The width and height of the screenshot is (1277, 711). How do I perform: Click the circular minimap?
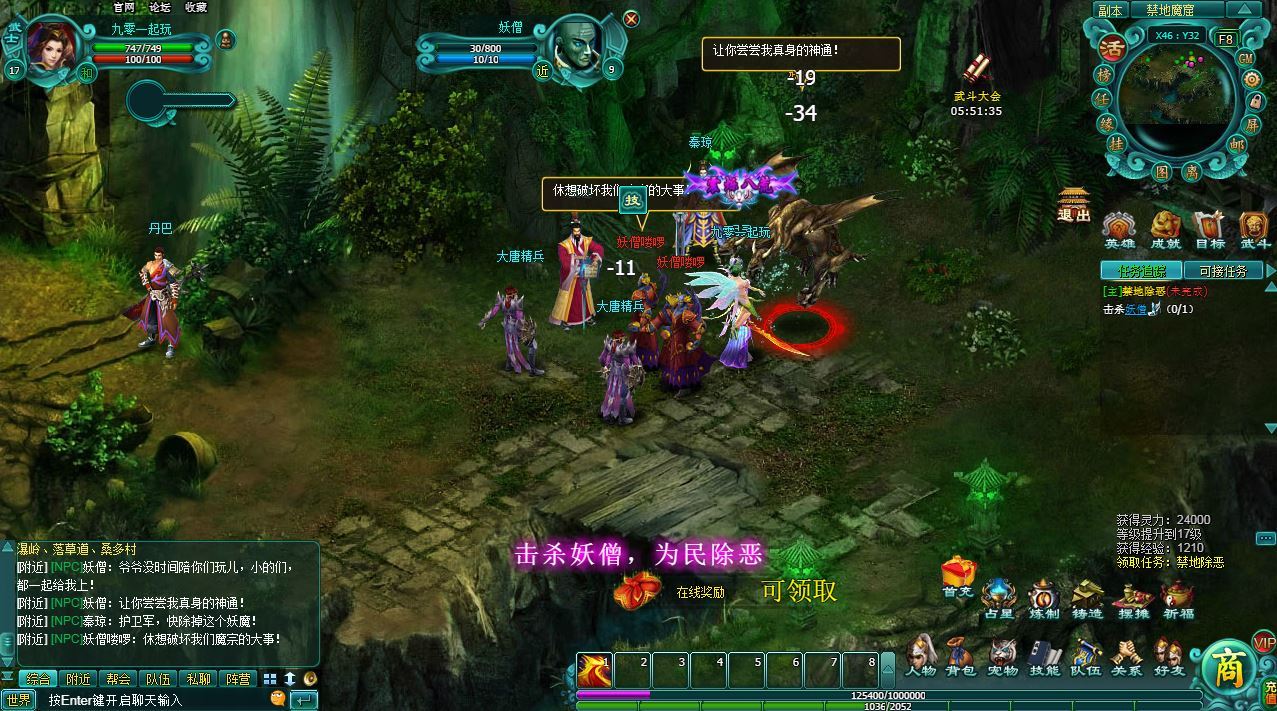pos(1177,88)
